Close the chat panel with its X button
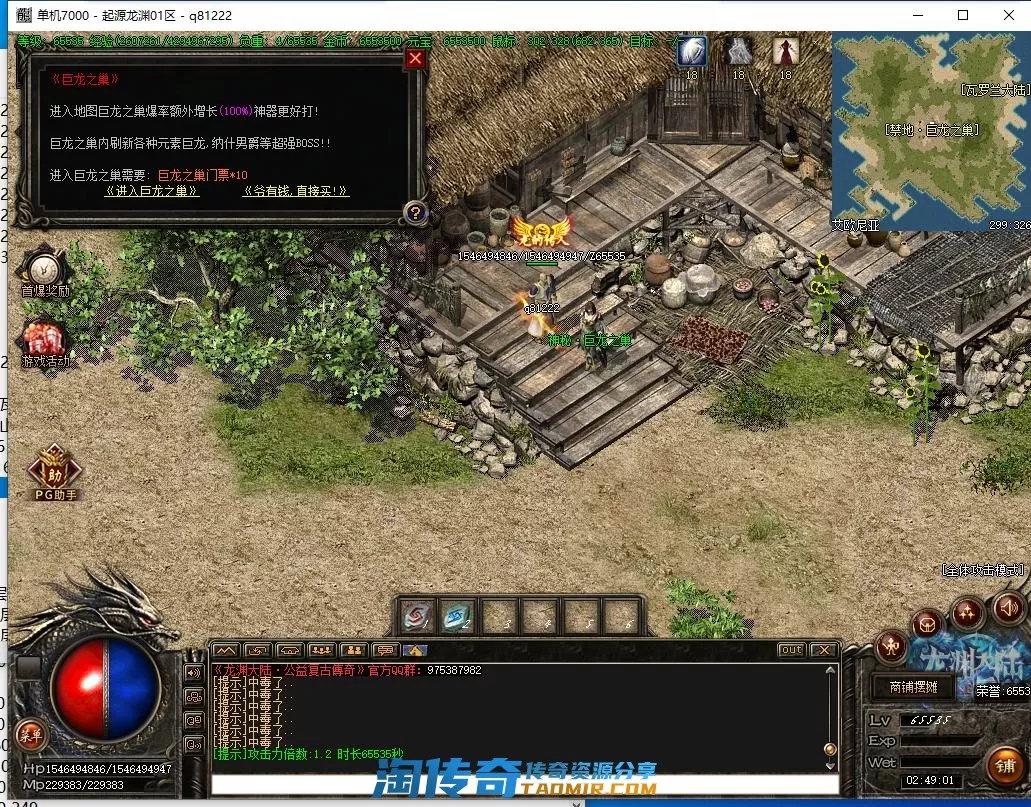Viewport: 1031px width, 807px height. 823,650
